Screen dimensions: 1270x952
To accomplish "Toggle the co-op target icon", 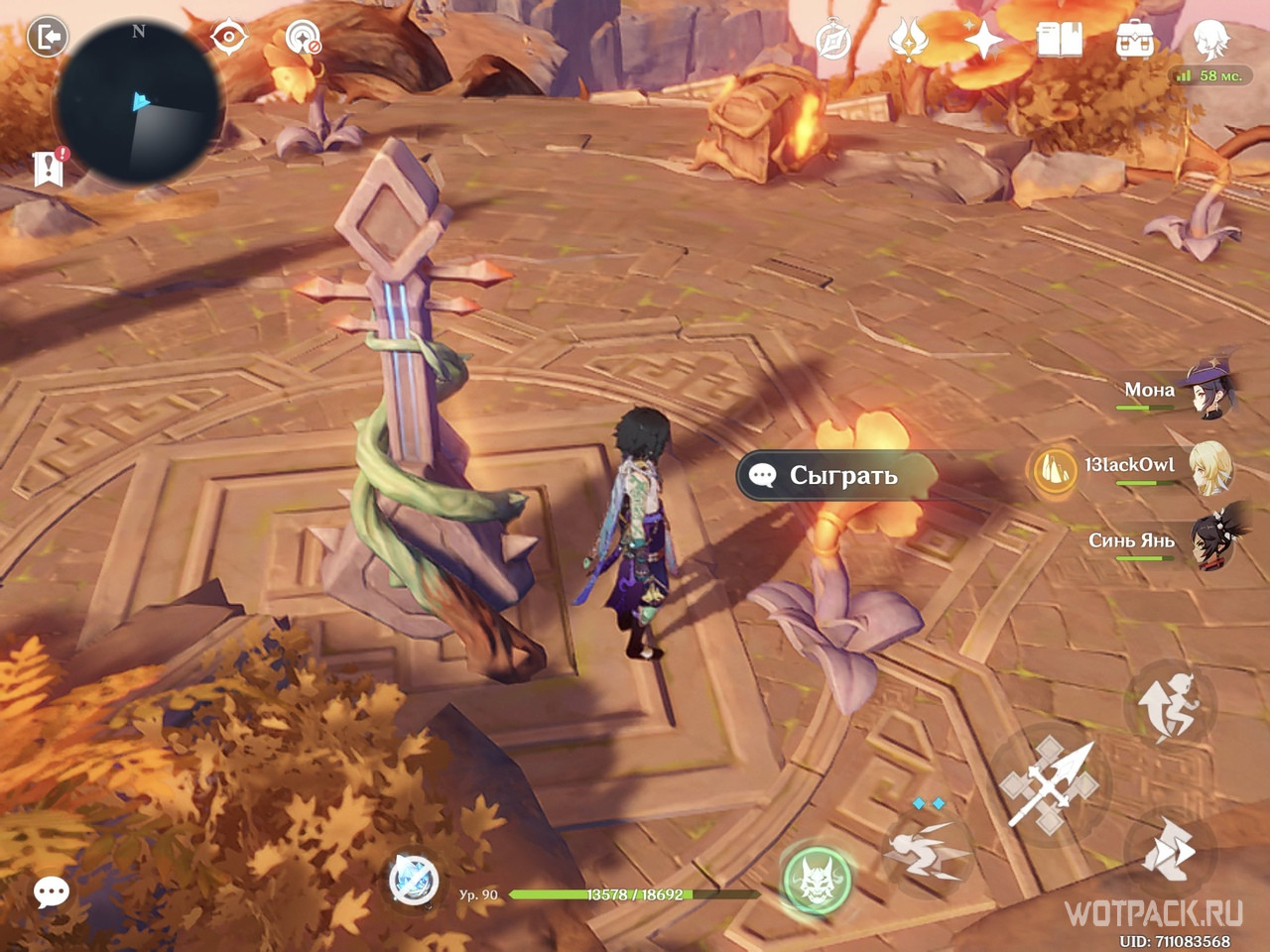I will (x=302, y=40).
